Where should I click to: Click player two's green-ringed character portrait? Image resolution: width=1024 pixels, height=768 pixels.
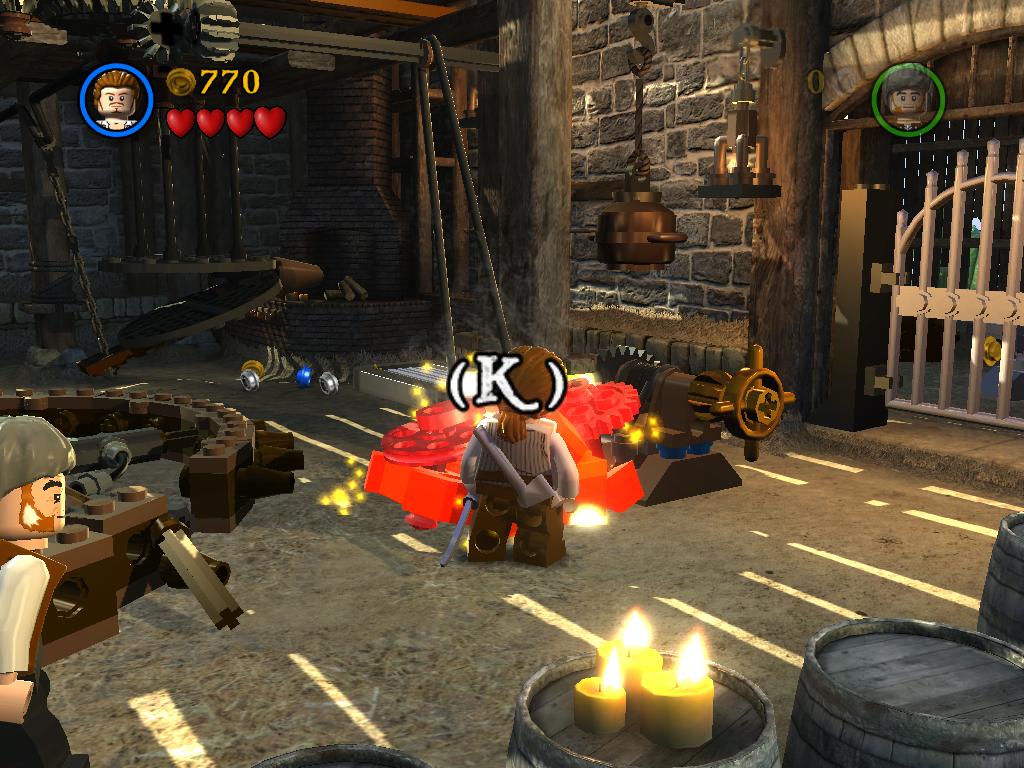[908, 98]
